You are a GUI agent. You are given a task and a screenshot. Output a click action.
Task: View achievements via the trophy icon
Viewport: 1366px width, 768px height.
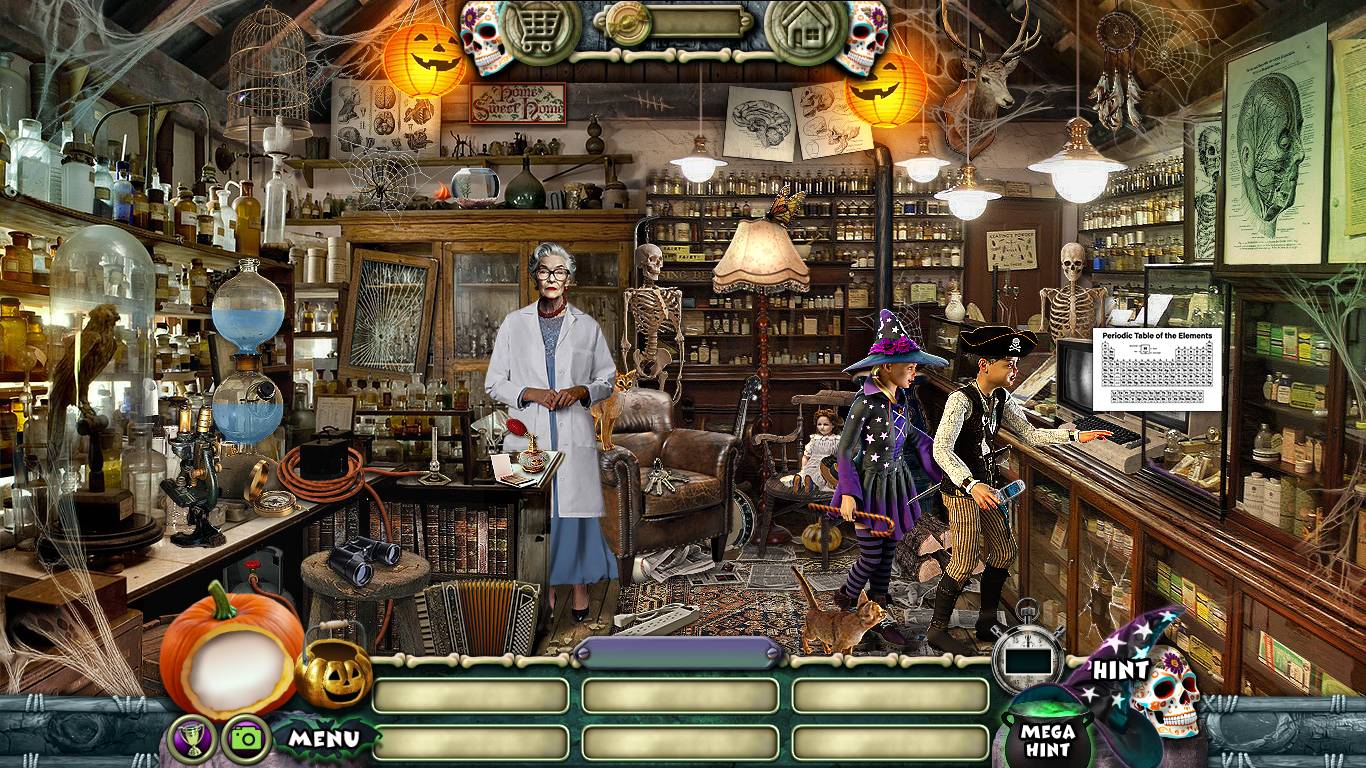[192, 739]
